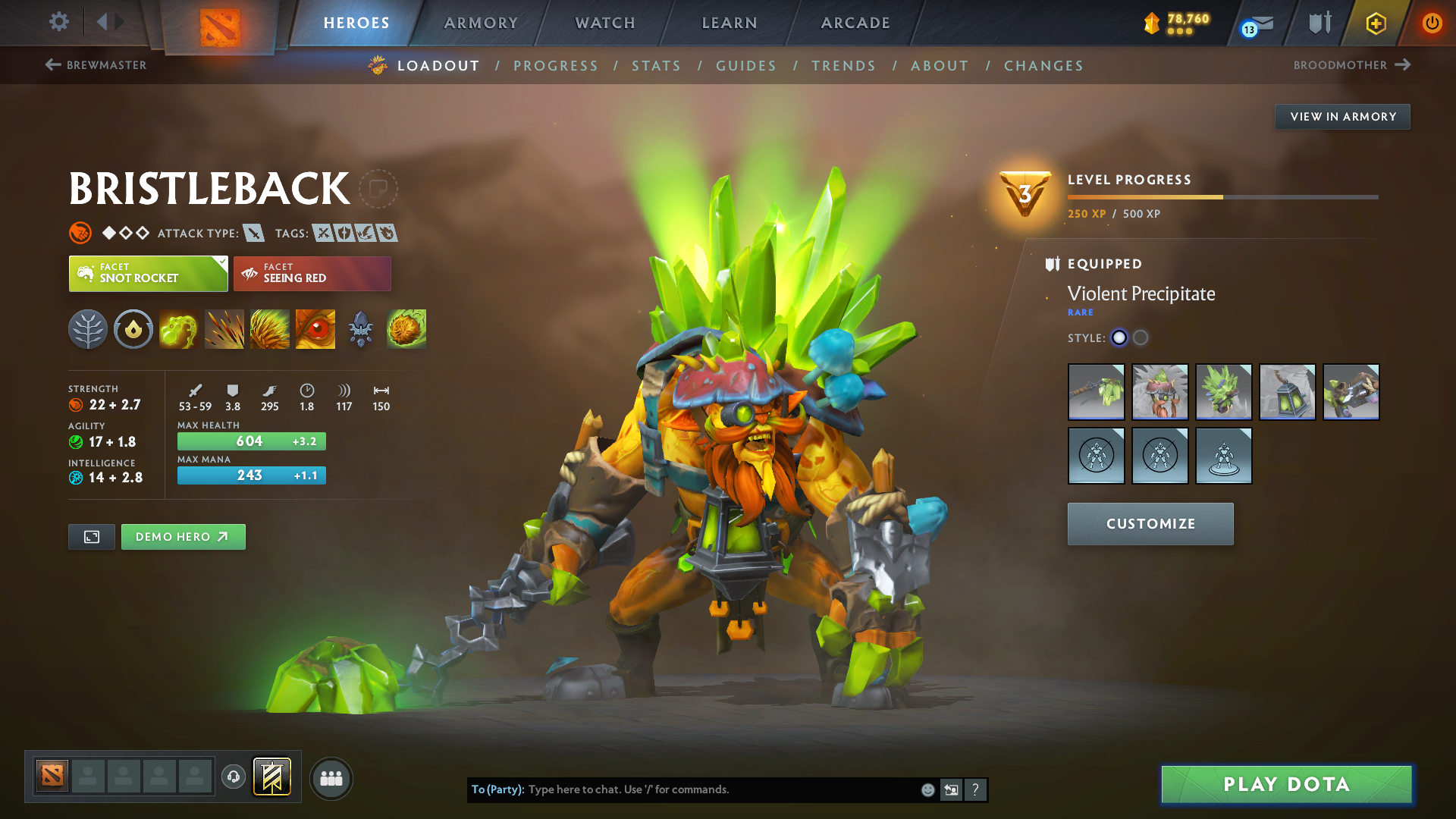Click the DEMO HERO button

pyautogui.click(x=183, y=536)
